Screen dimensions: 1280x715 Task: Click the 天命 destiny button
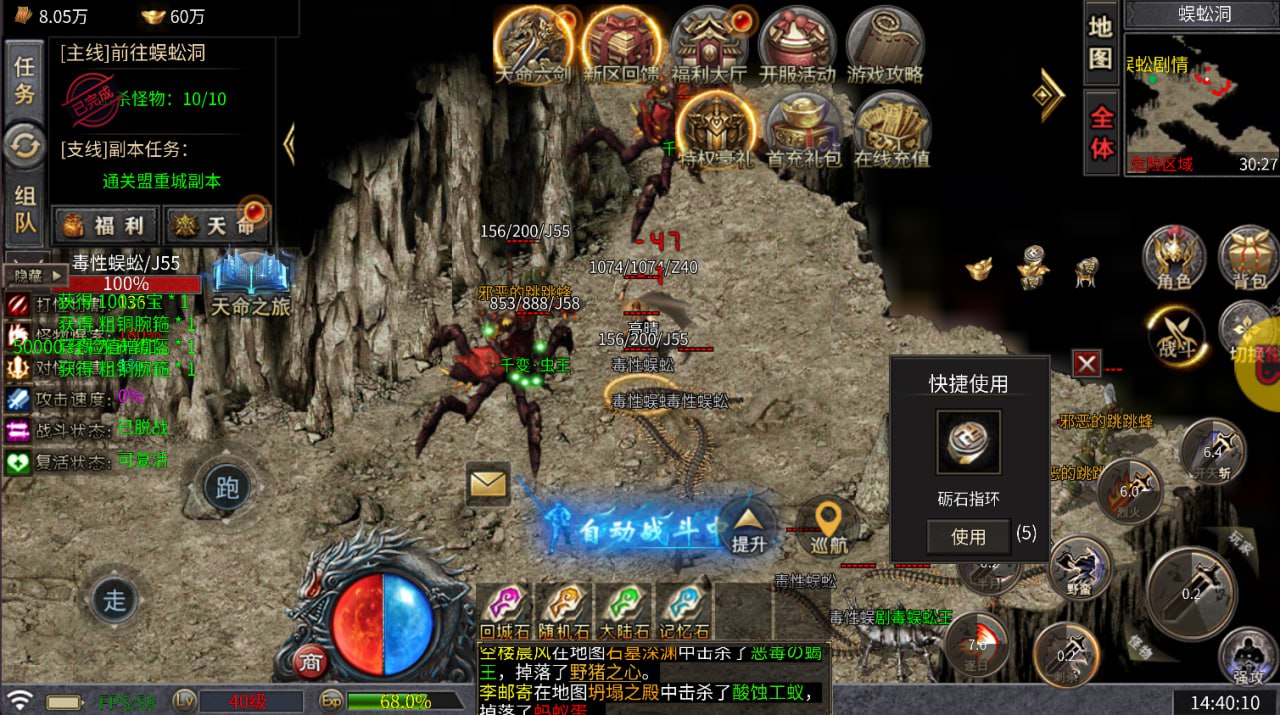pos(217,225)
